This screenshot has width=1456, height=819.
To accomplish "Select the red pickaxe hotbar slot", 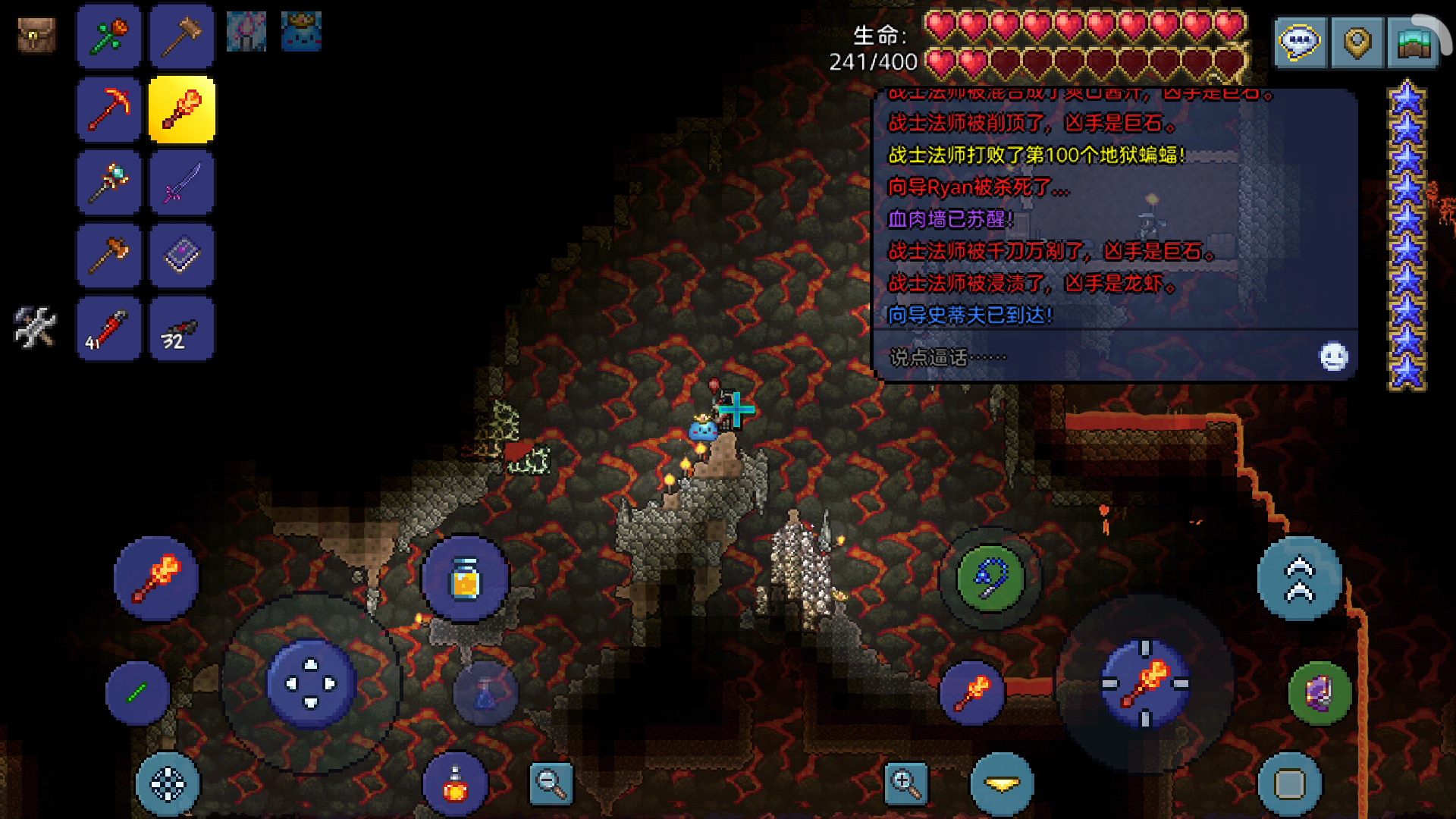I will coord(108,109).
